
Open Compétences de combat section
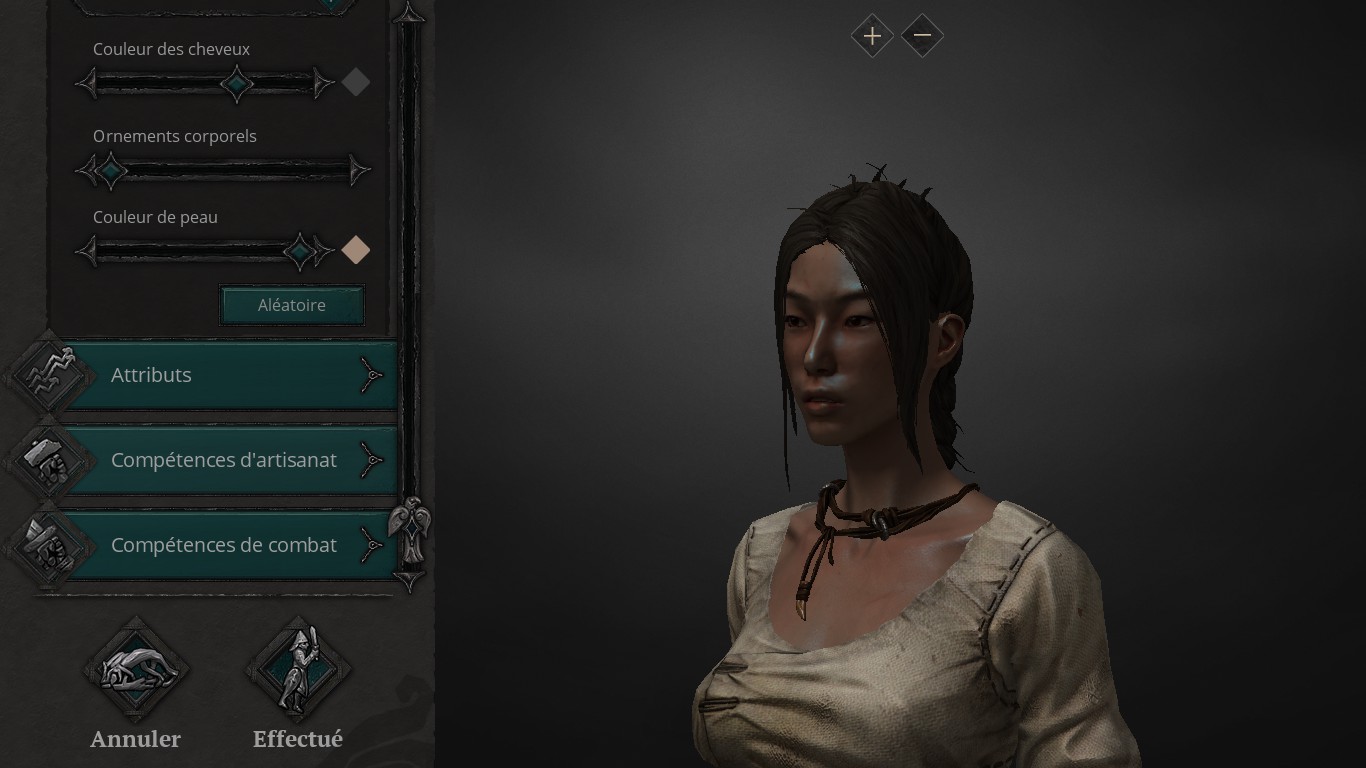pyautogui.click(x=230, y=546)
